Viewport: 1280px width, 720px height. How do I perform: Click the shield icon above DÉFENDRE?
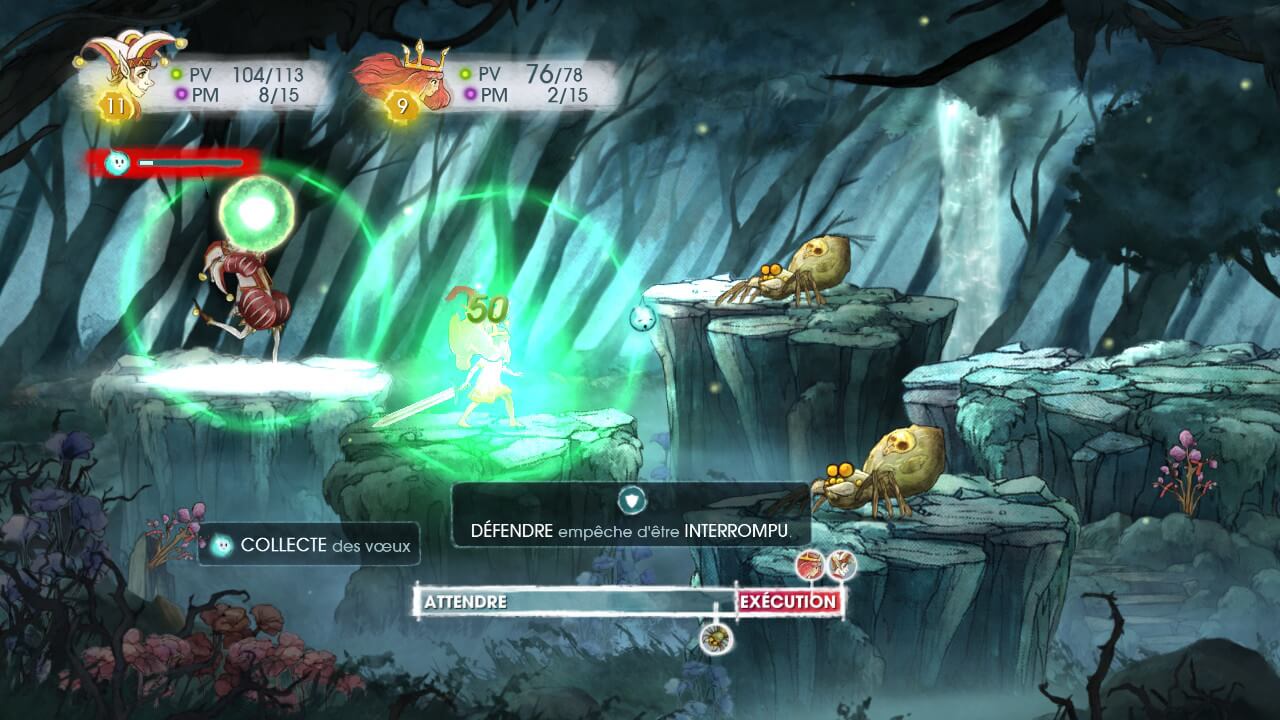tap(632, 500)
